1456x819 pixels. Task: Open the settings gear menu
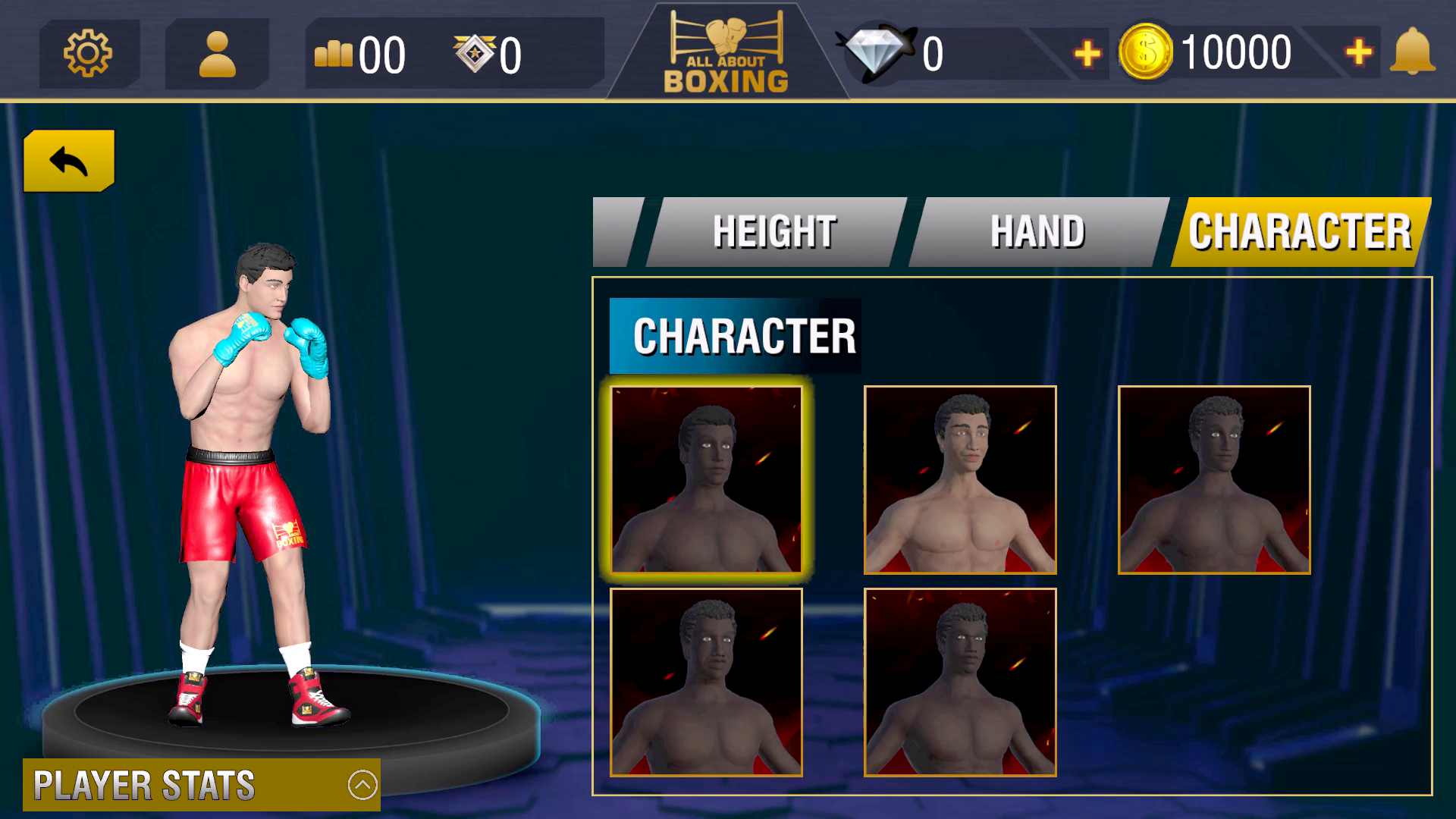(88, 53)
